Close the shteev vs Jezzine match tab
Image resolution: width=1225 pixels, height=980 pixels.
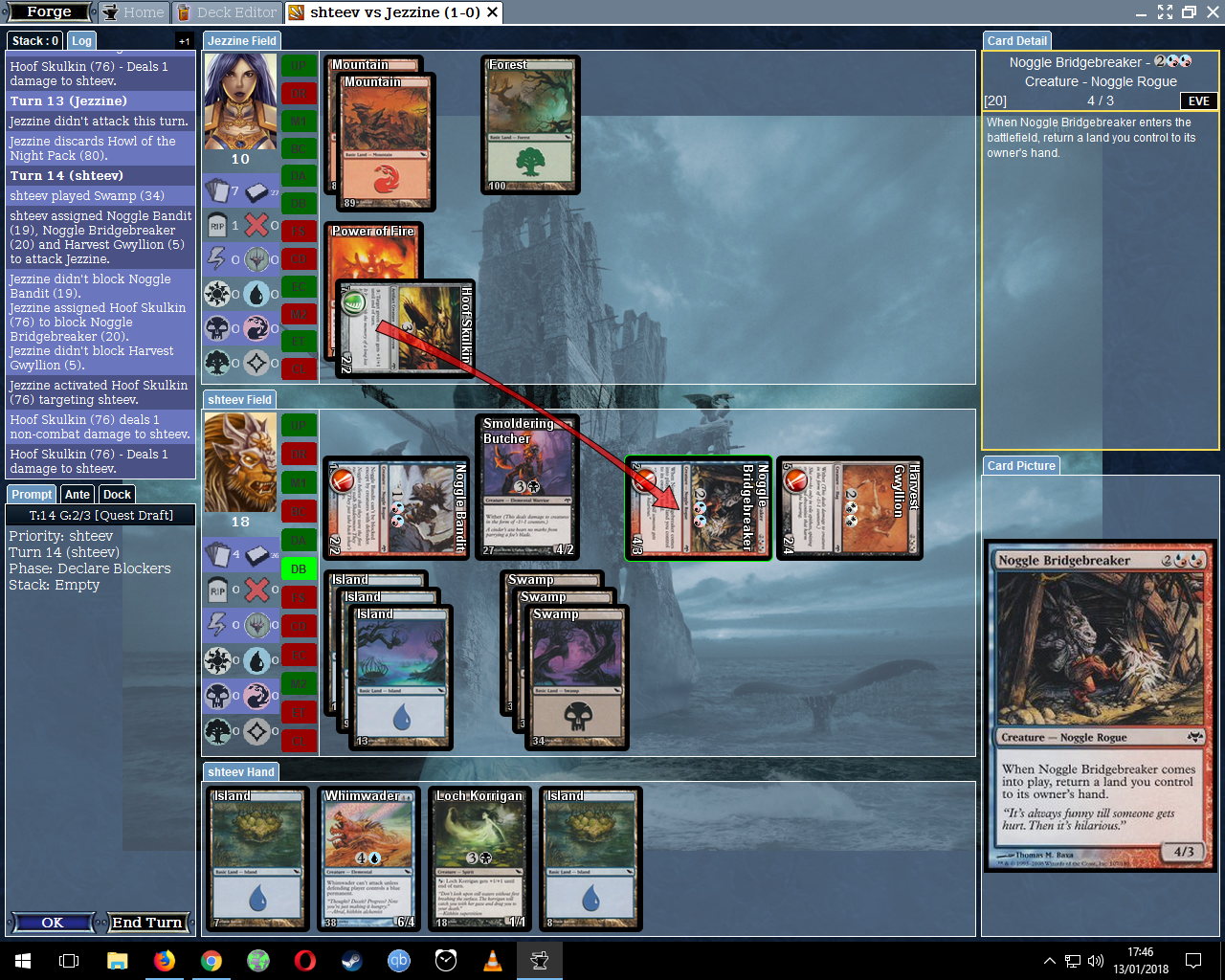[492, 12]
